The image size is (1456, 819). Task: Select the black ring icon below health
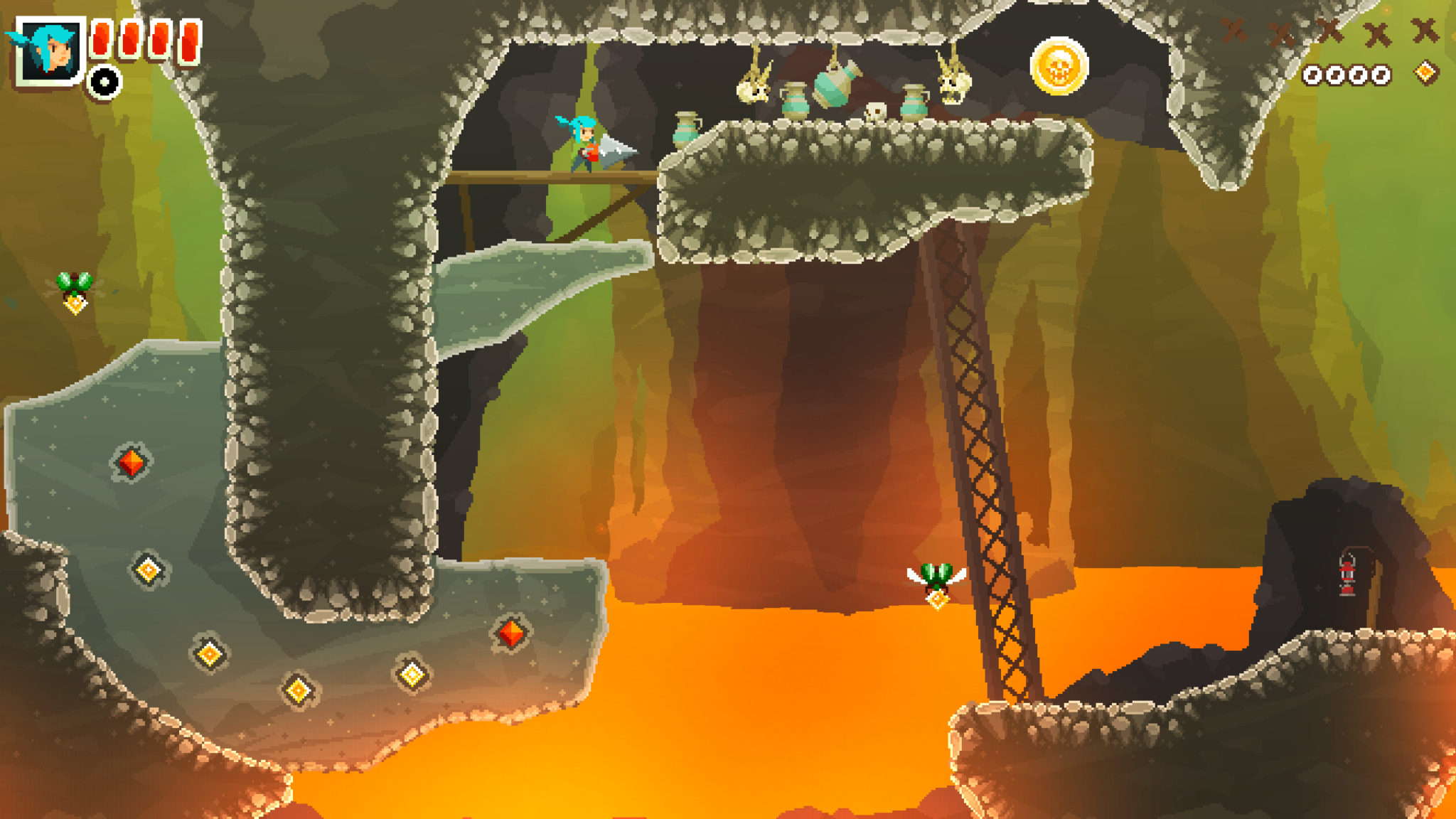point(105,82)
